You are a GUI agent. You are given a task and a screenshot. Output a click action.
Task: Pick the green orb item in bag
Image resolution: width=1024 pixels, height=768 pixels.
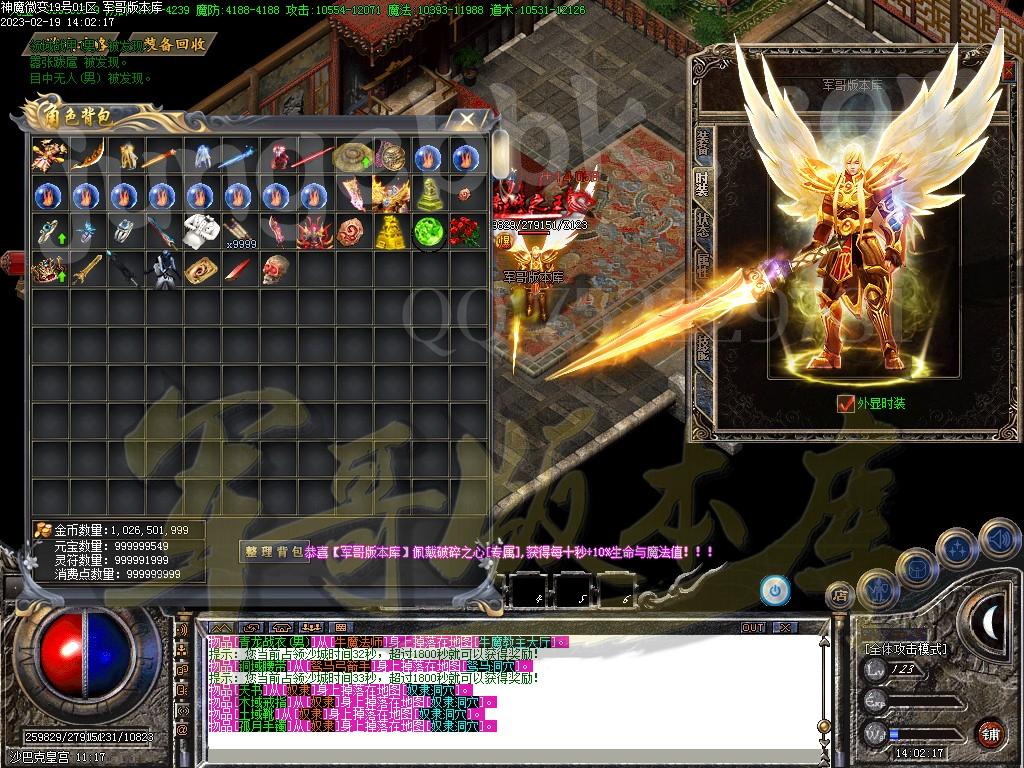tap(428, 232)
